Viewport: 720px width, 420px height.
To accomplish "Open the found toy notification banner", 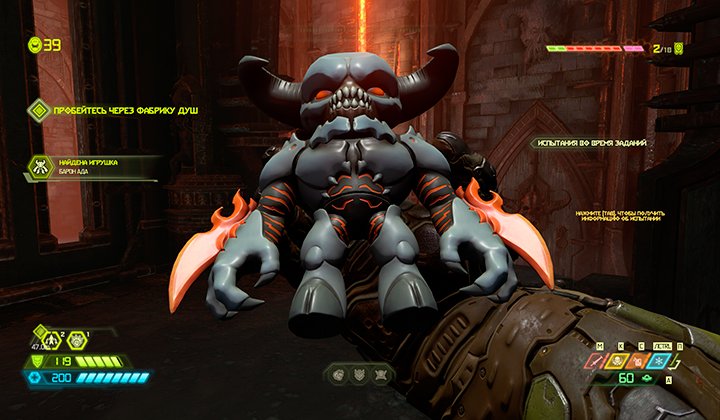I will pos(95,167).
